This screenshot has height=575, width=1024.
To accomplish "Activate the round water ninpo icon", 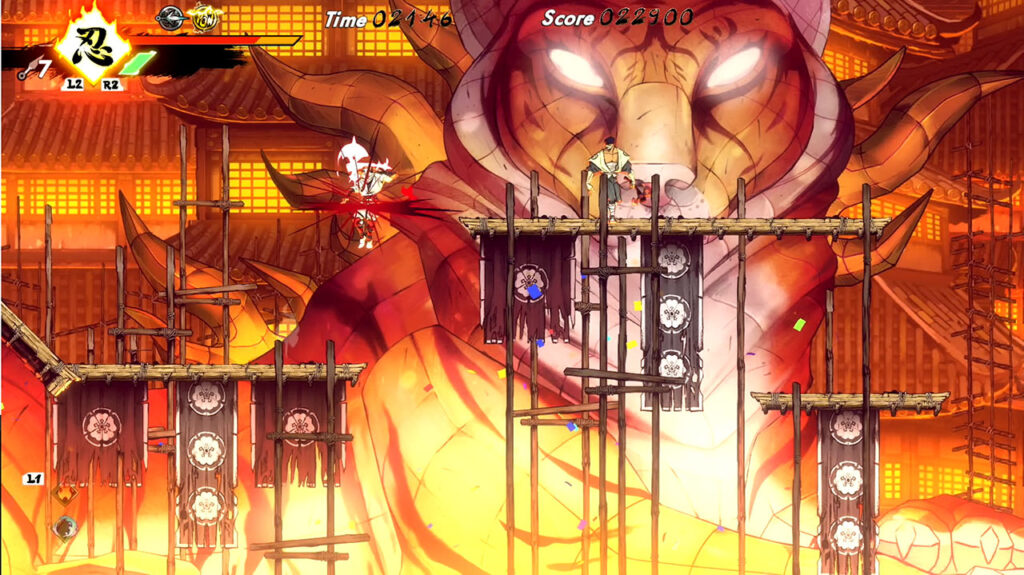I will click(x=65, y=528).
